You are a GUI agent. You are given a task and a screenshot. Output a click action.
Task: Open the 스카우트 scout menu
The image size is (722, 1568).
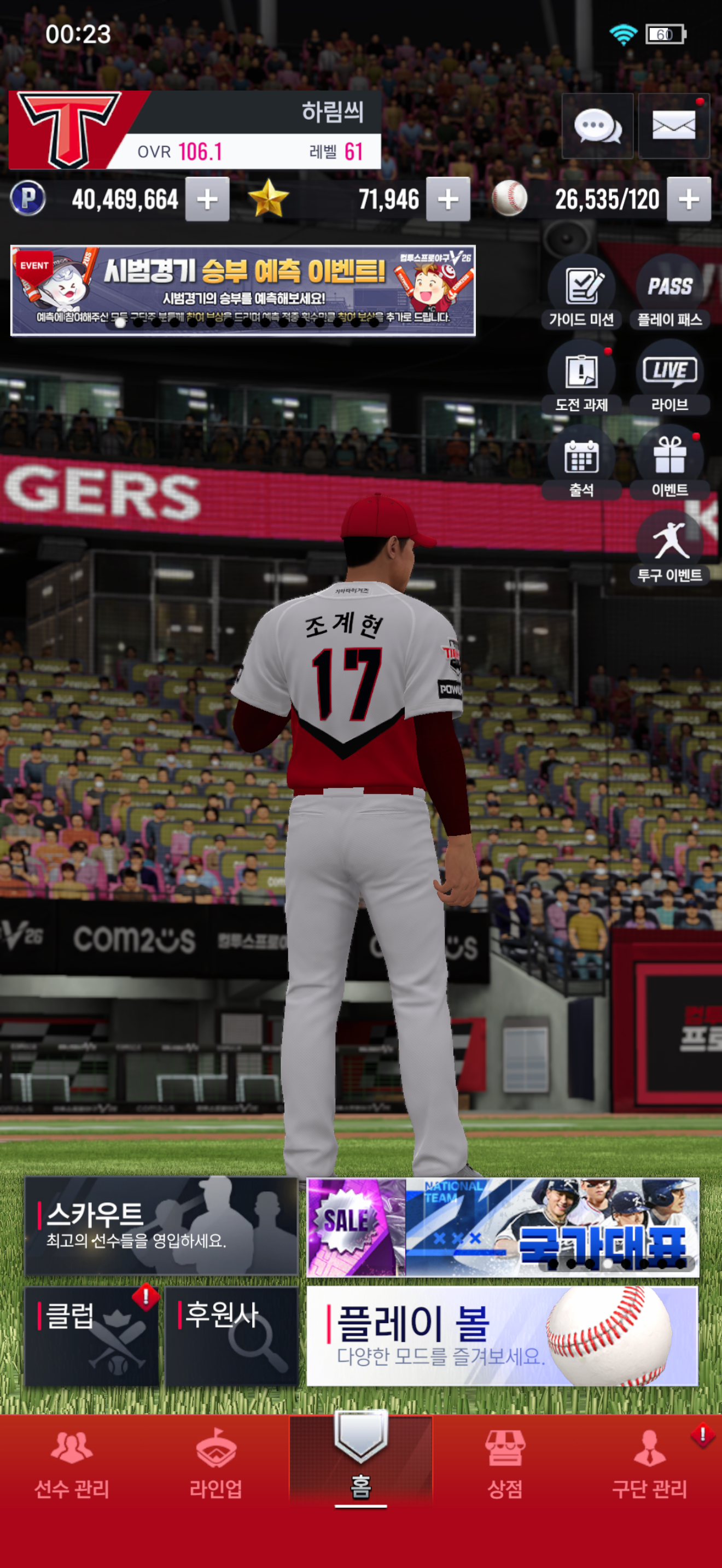click(161, 1226)
